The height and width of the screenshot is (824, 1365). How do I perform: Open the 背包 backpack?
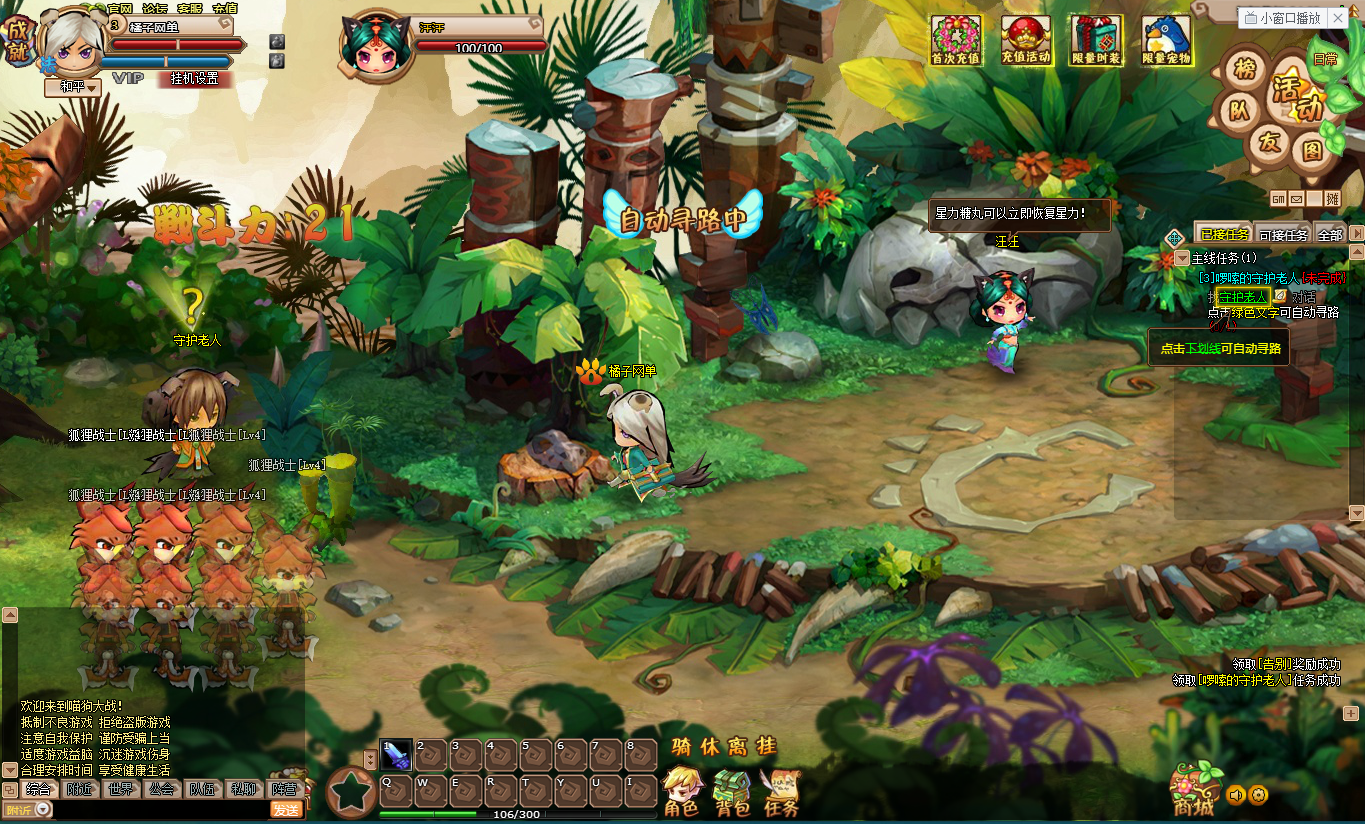coord(731,792)
